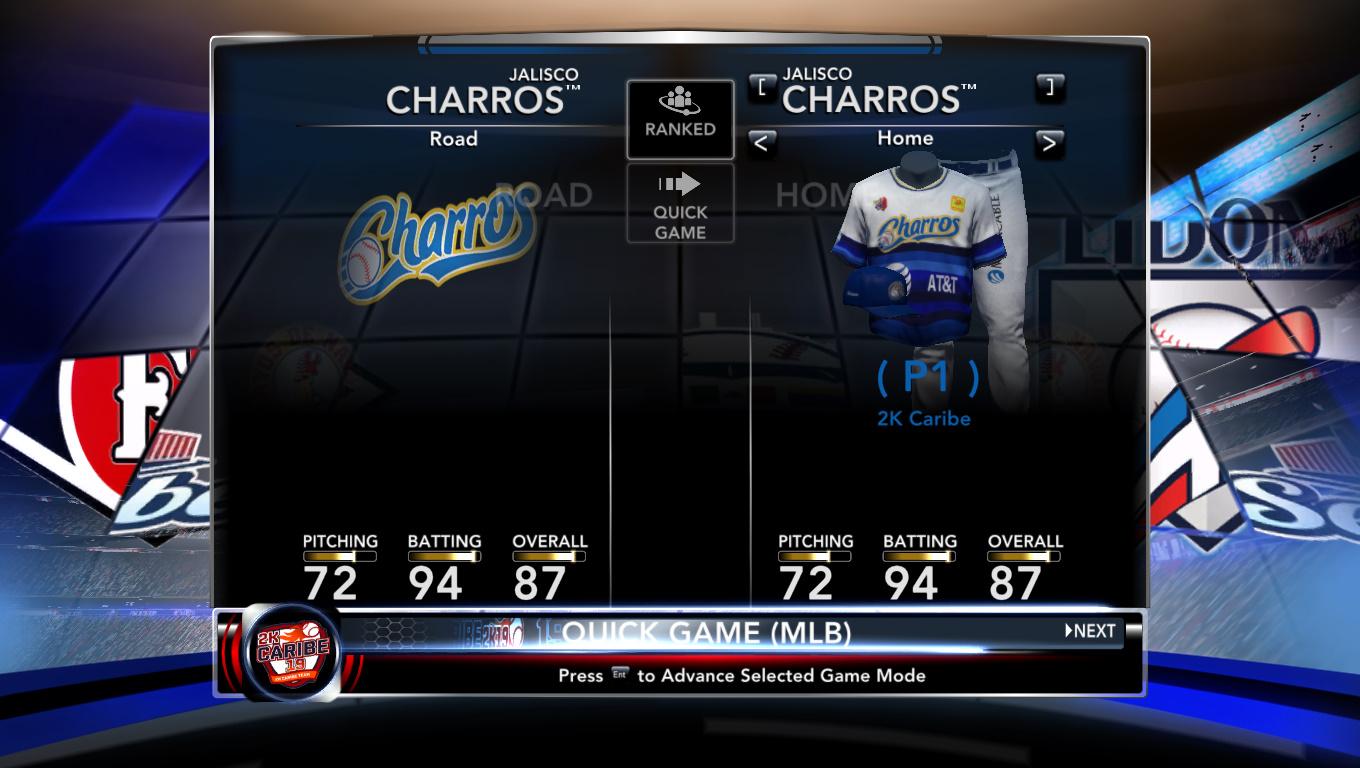This screenshot has height=768, width=1360.
Task: Select the Ranked game mode
Action: [x=680, y=119]
